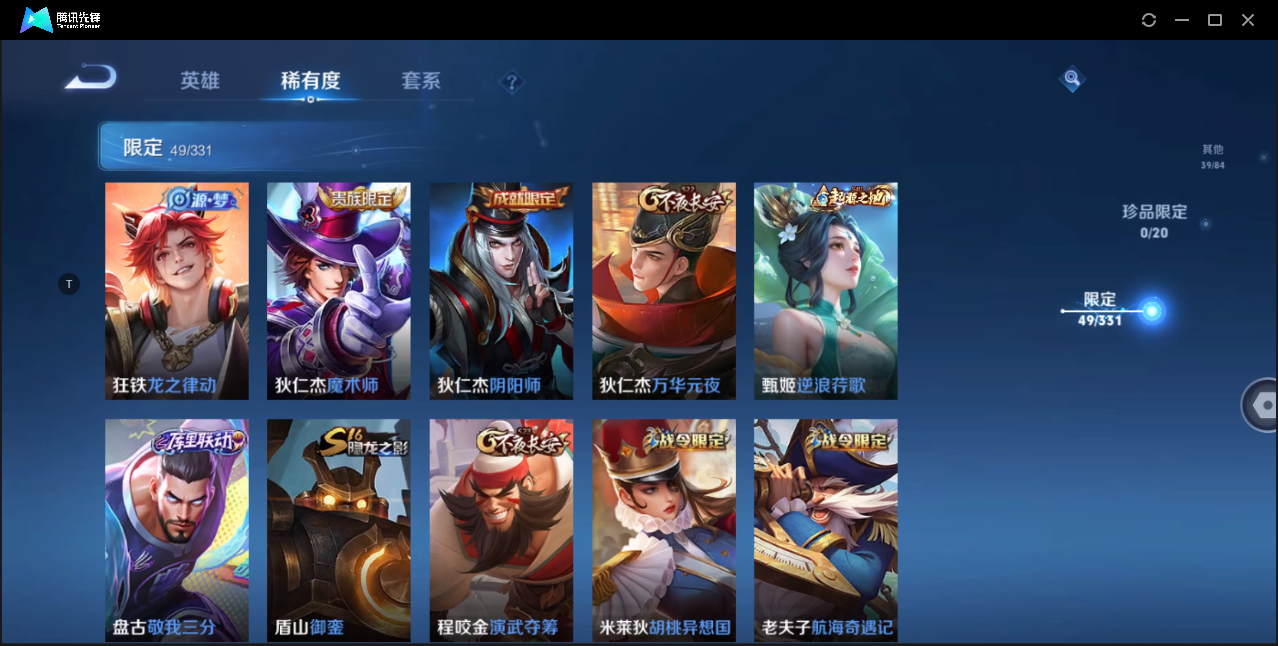The width and height of the screenshot is (1278, 646).
Task: Switch to the 英雄 tab
Action: (x=200, y=81)
